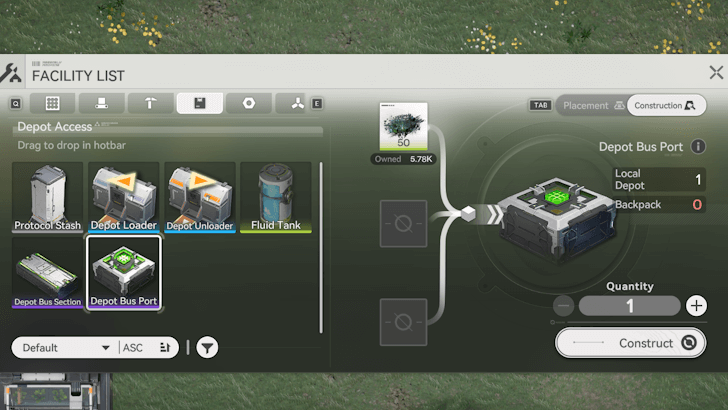
Task: Choose the Depot Bus Section facility
Action: tap(48, 272)
